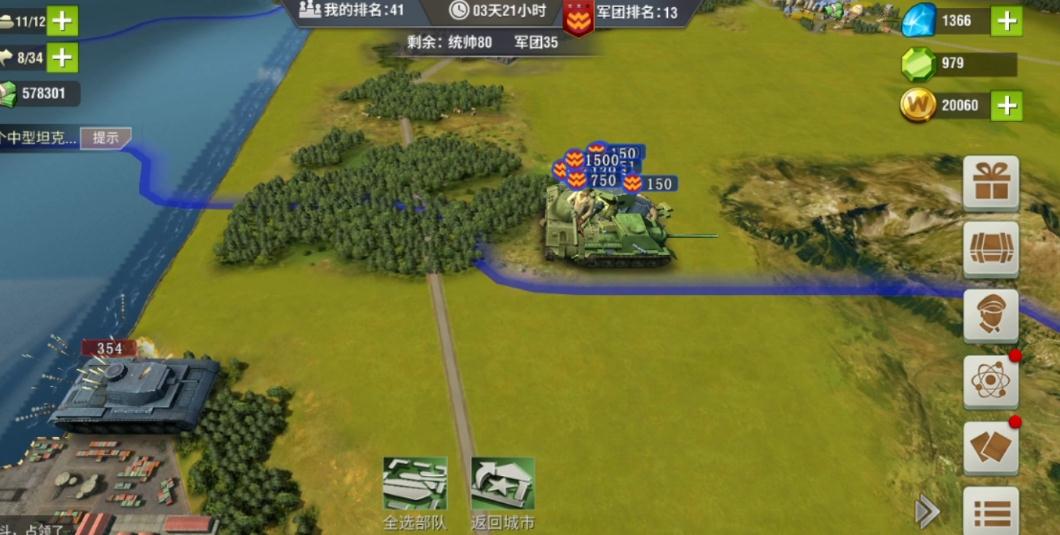Open the barrel supplies icon
The width and height of the screenshot is (1060, 535).
990,249
